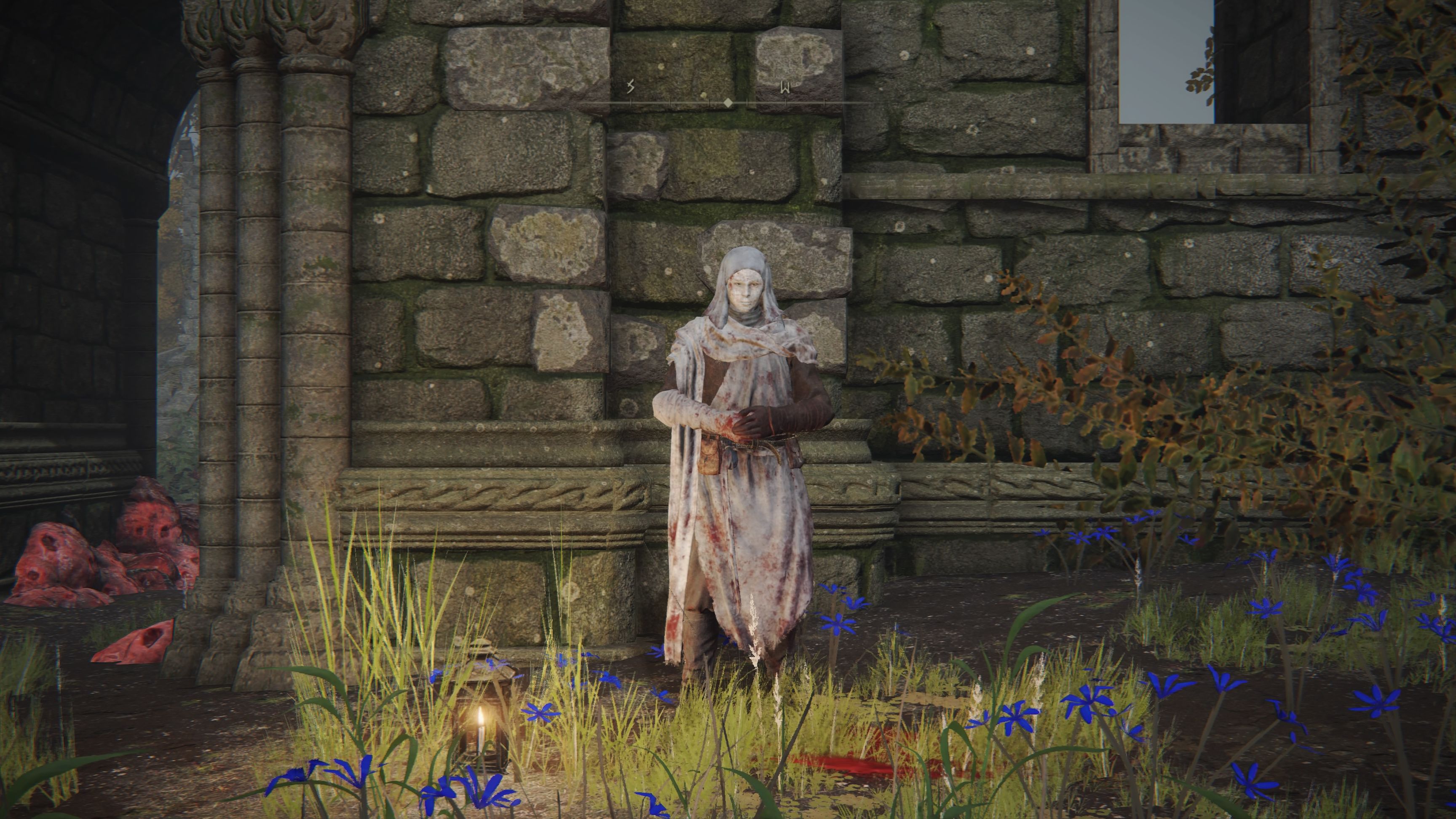Click the compass bar's center diamond marker

728,103
